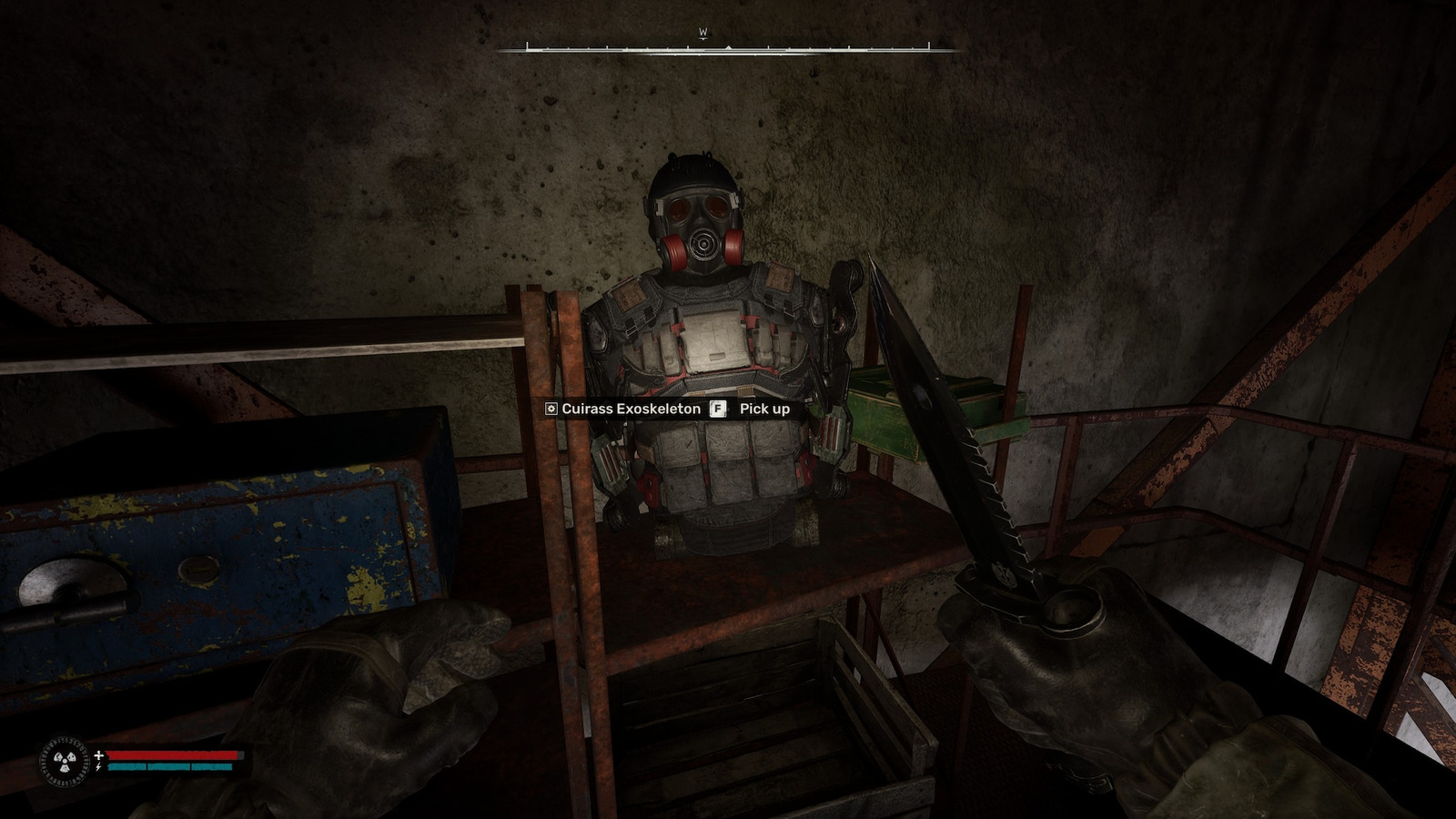Viewport: 1456px width, 819px height.
Task: Select the F key icon in the prompt
Action: coord(718,409)
